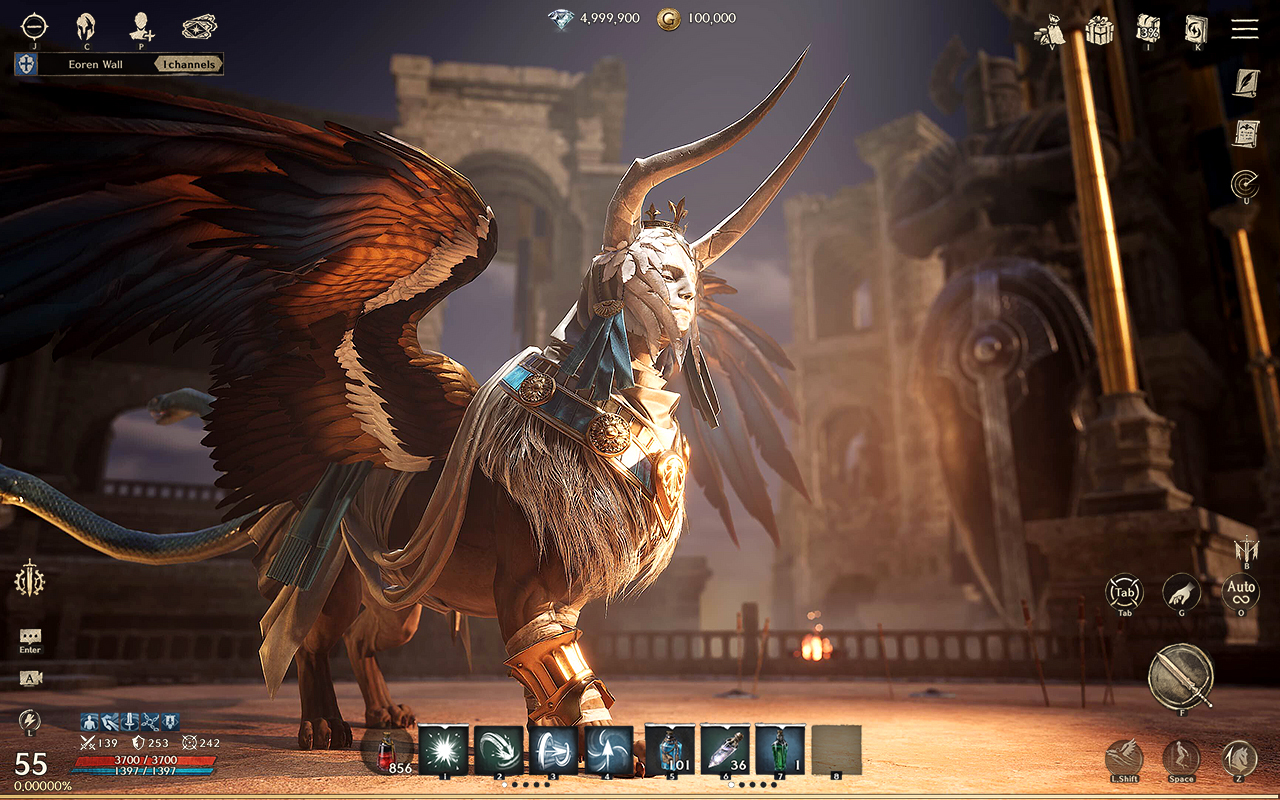
Task: Use the green potion in slot 7
Action: (x=780, y=750)
